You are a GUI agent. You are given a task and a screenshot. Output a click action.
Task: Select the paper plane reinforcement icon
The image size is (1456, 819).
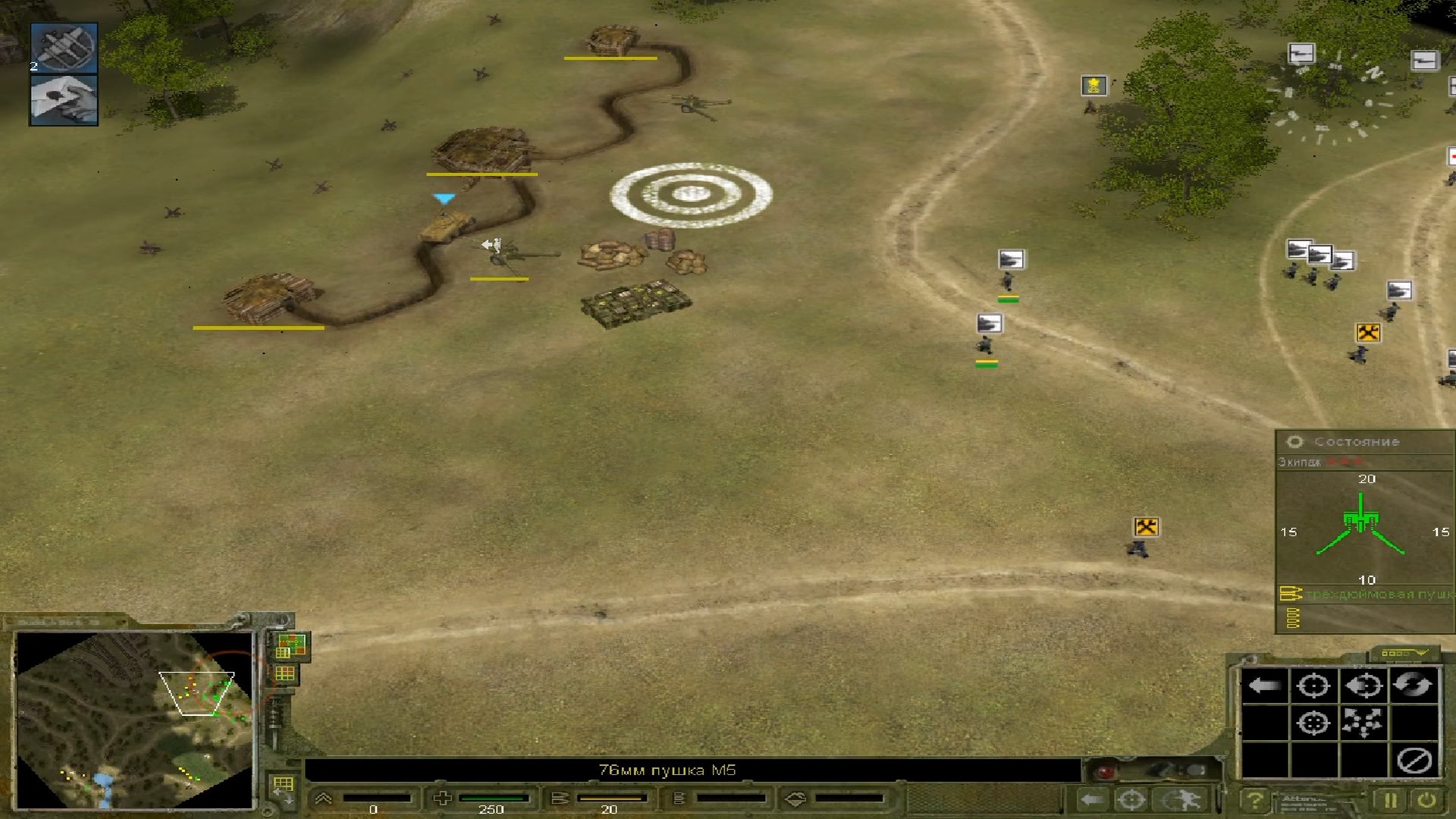tap(64, 99)
